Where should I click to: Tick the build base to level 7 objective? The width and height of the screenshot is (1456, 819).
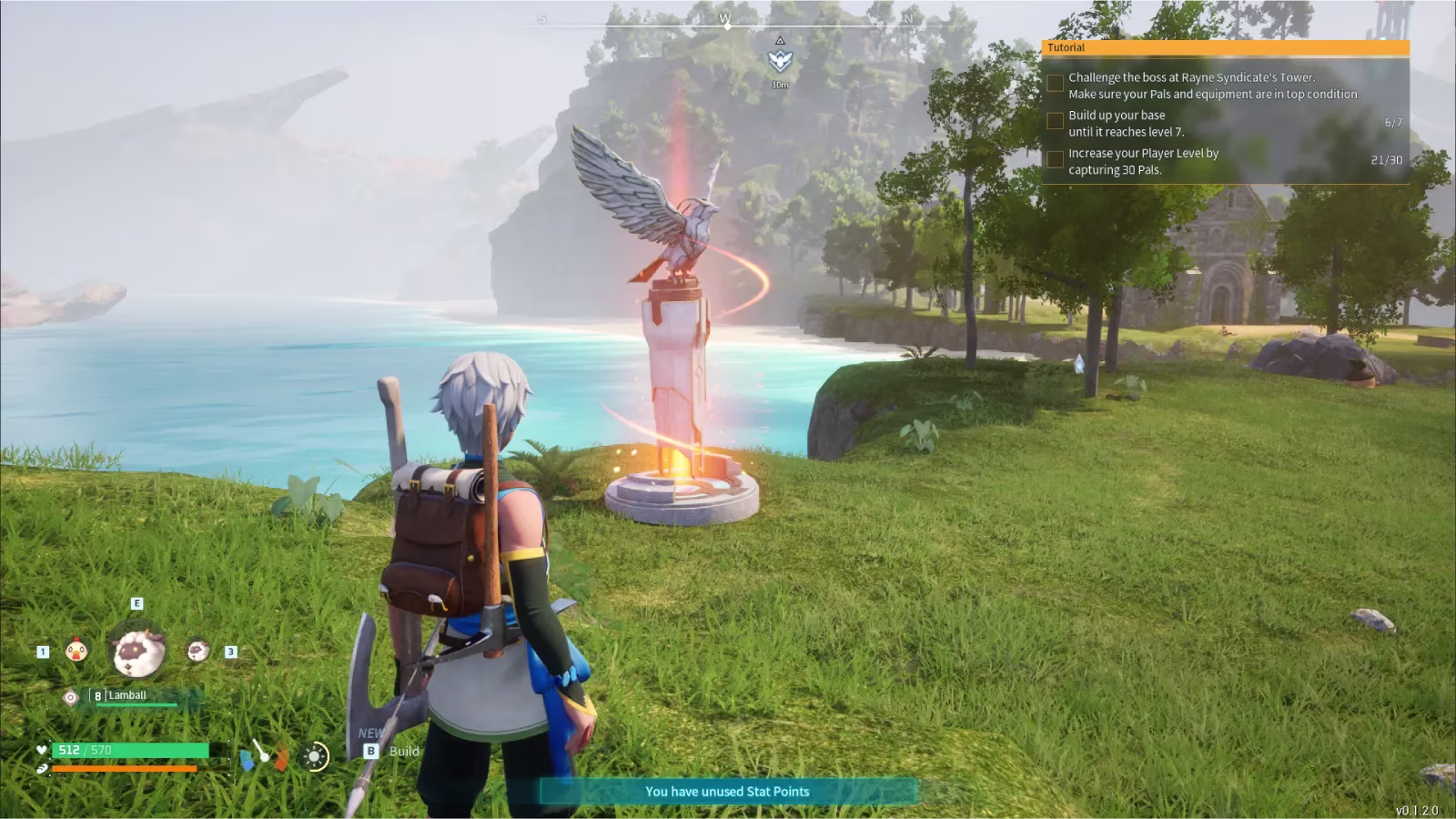[1056, 121]
